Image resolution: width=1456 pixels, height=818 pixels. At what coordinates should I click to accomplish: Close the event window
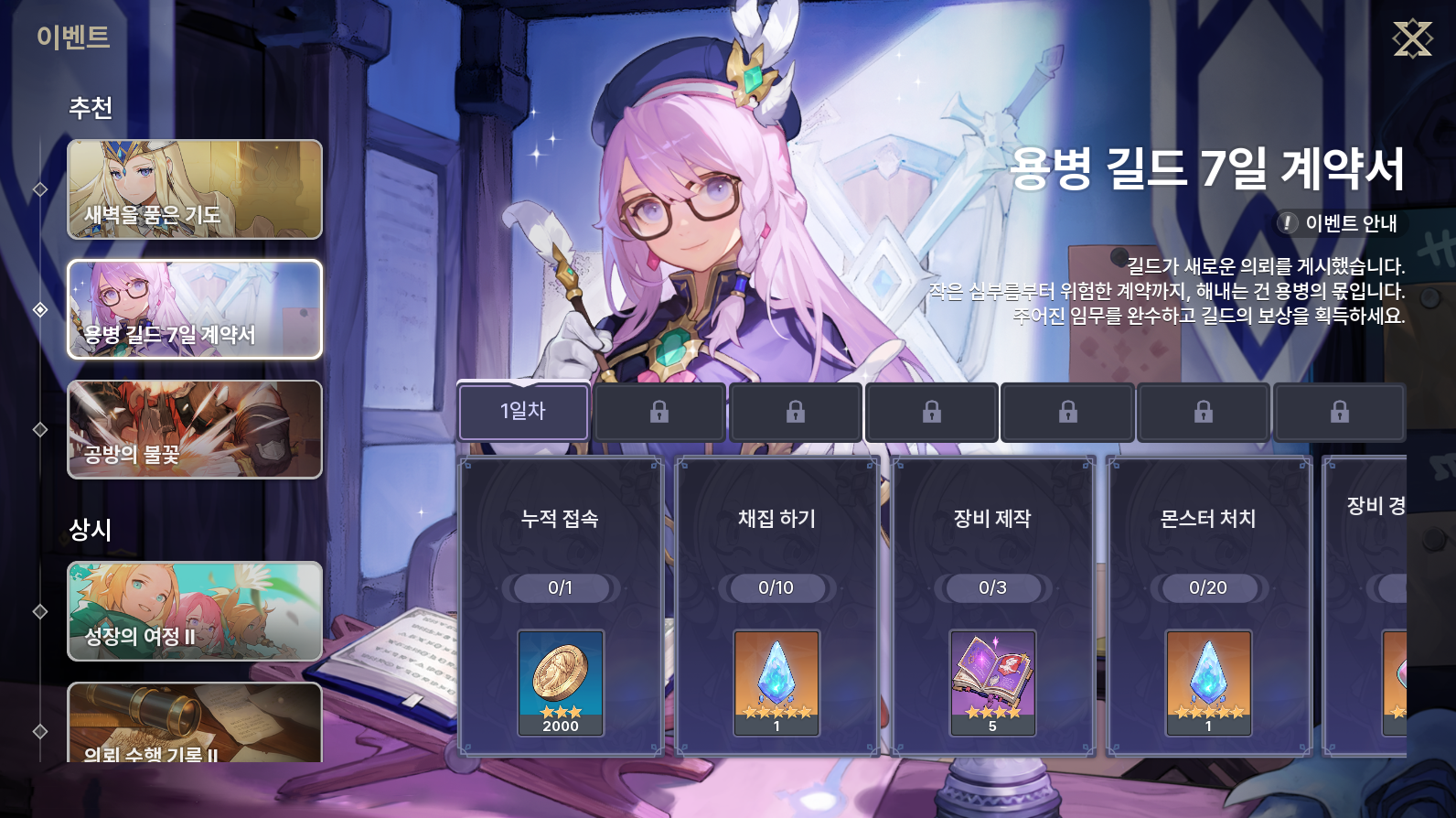point(1412,38)
